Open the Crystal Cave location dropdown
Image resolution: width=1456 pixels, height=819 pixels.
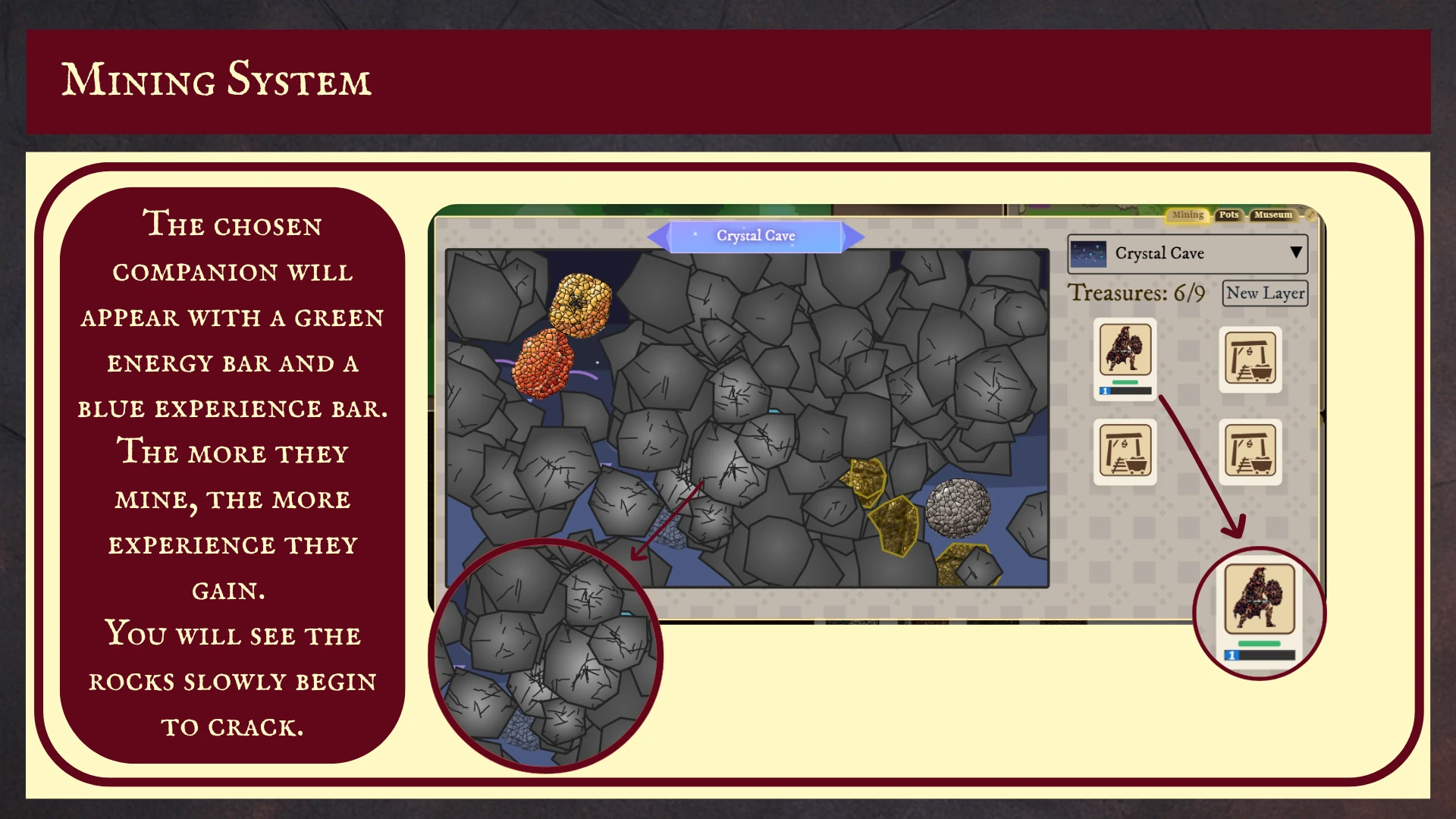click(x=1187, y=253)
